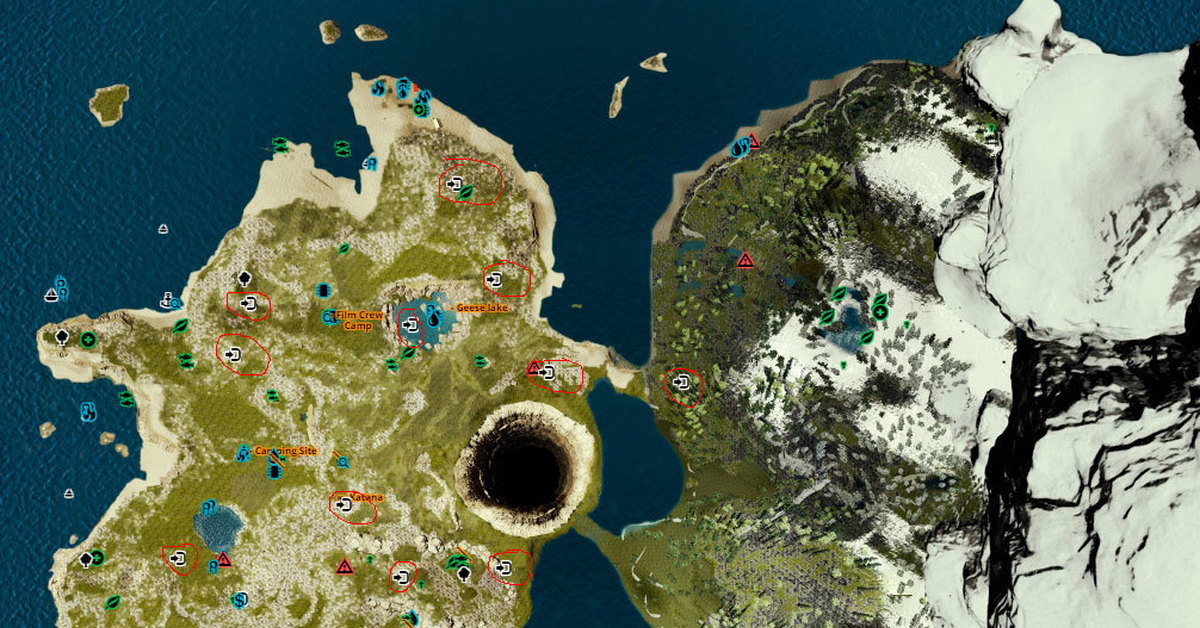1200x628 pixels.
Task: Click the warning triangle beside the eastern marsh ponds
Action: pos(745,260)
